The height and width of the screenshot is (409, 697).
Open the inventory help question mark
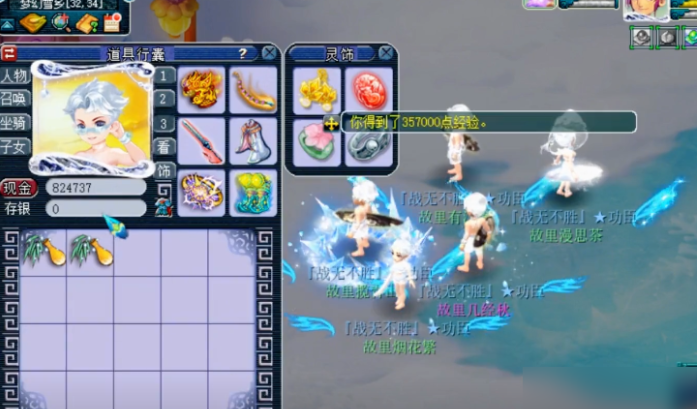242,53
